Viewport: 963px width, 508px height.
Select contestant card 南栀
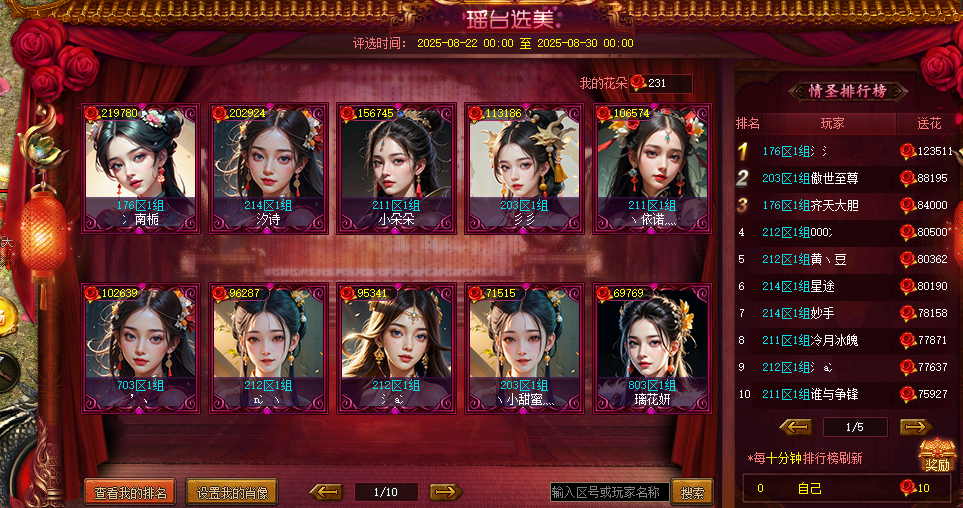pyautogui.click(x=141, y=168)
